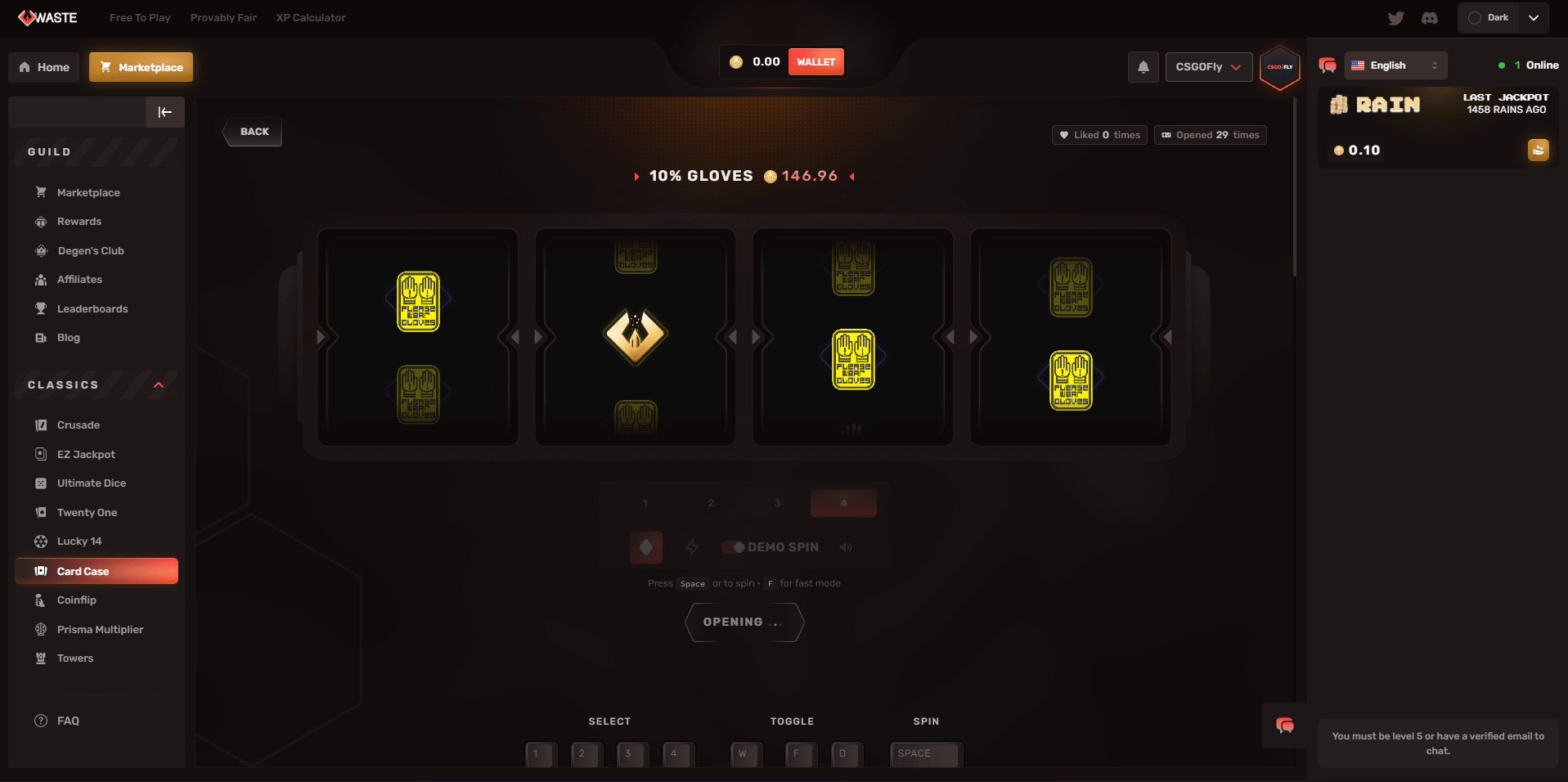
Task: Open the Discord link icon
Action: pyautogui.click(x=1430, y=18)
